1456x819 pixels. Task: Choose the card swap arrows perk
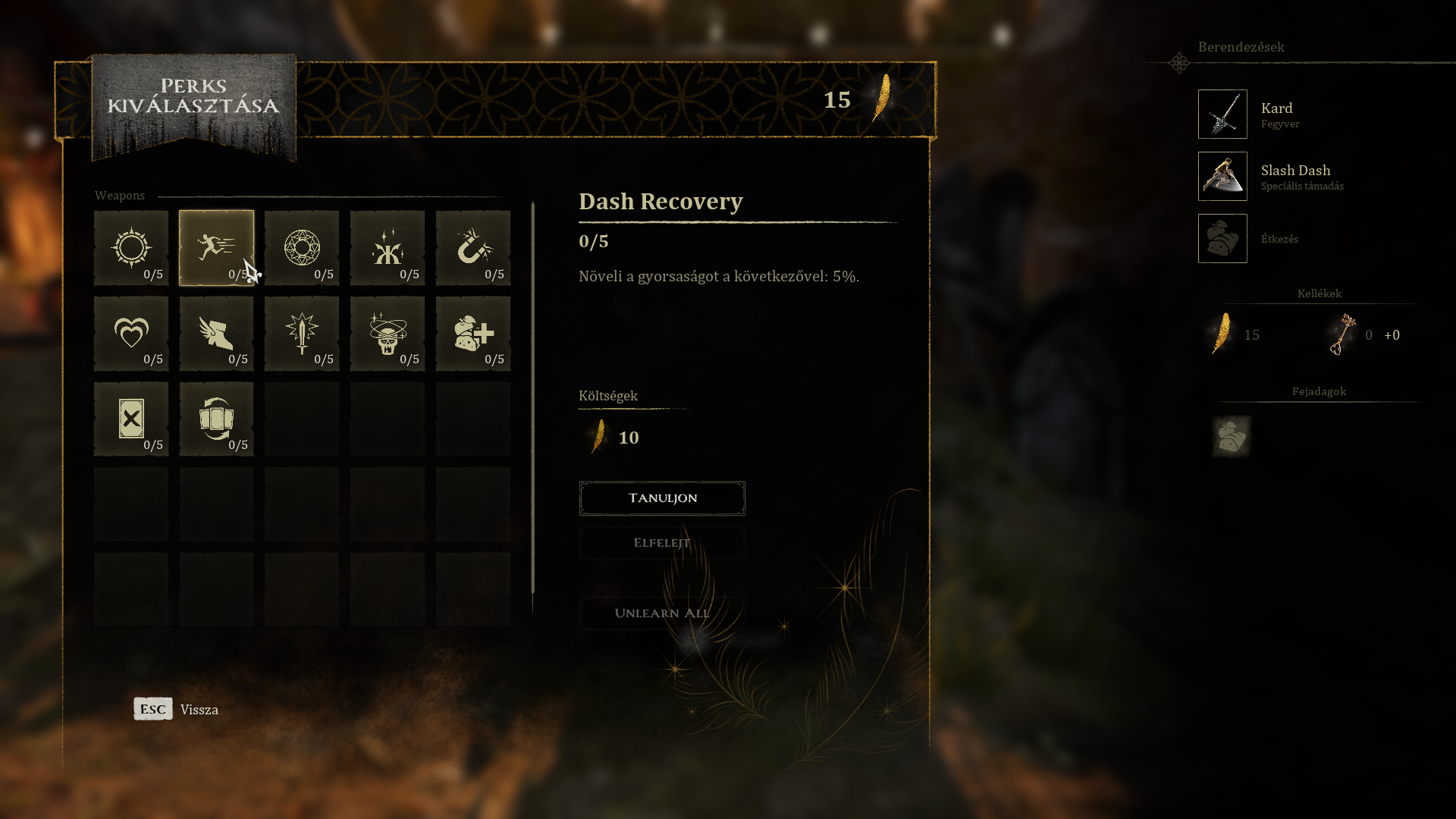click(x=216, y=419)
